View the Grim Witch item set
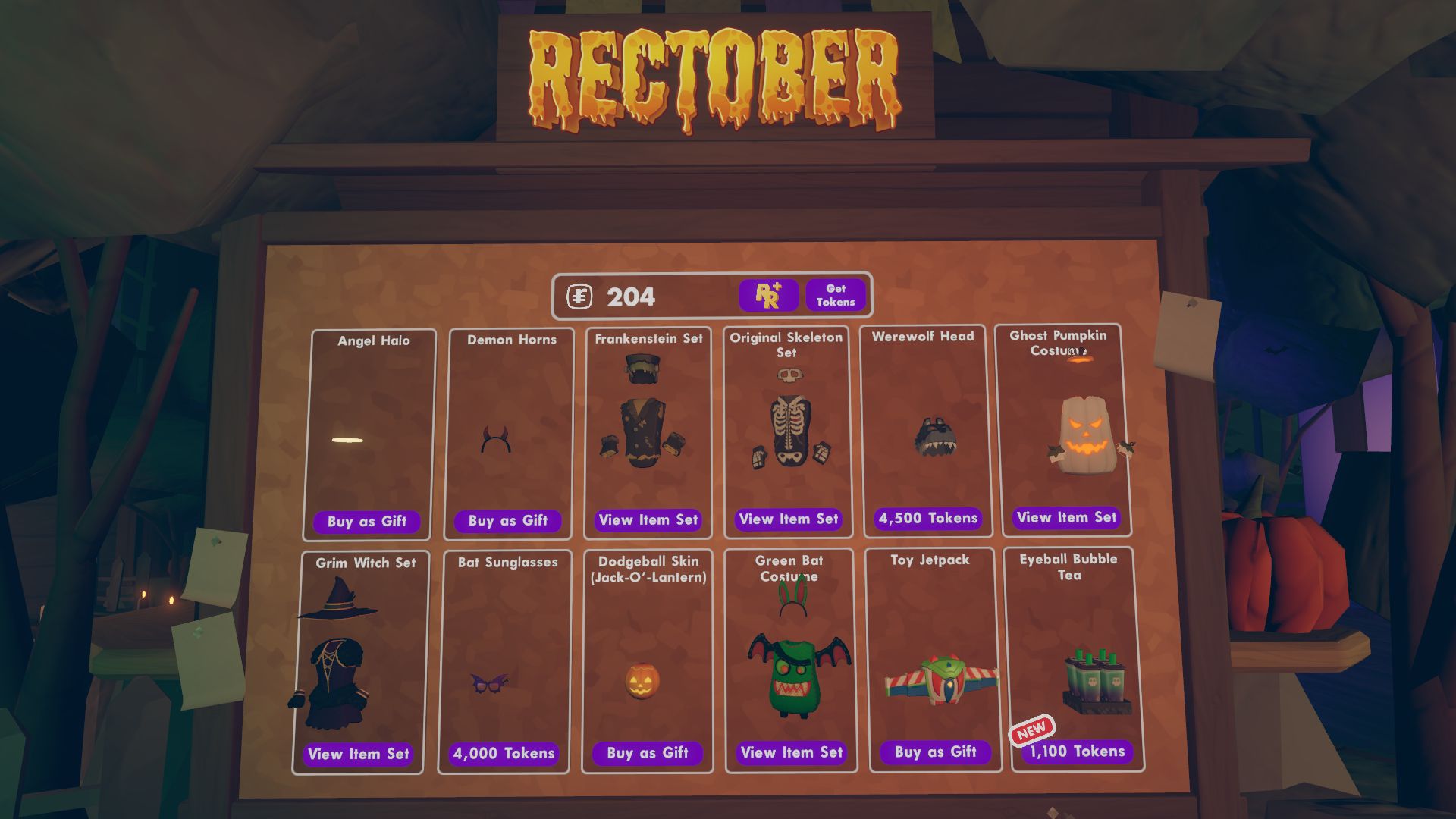1456x819 pixels. (358, 755)
